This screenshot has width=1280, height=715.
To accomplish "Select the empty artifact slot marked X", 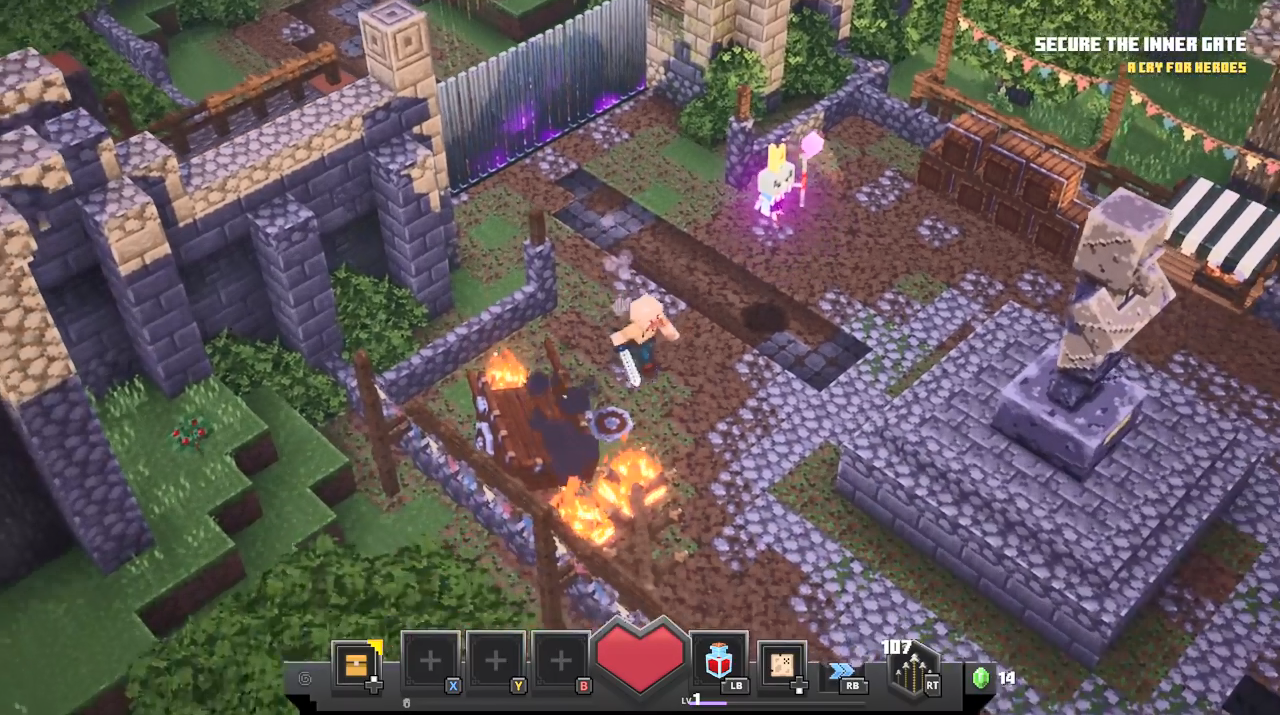I will (x=430, y=661).
